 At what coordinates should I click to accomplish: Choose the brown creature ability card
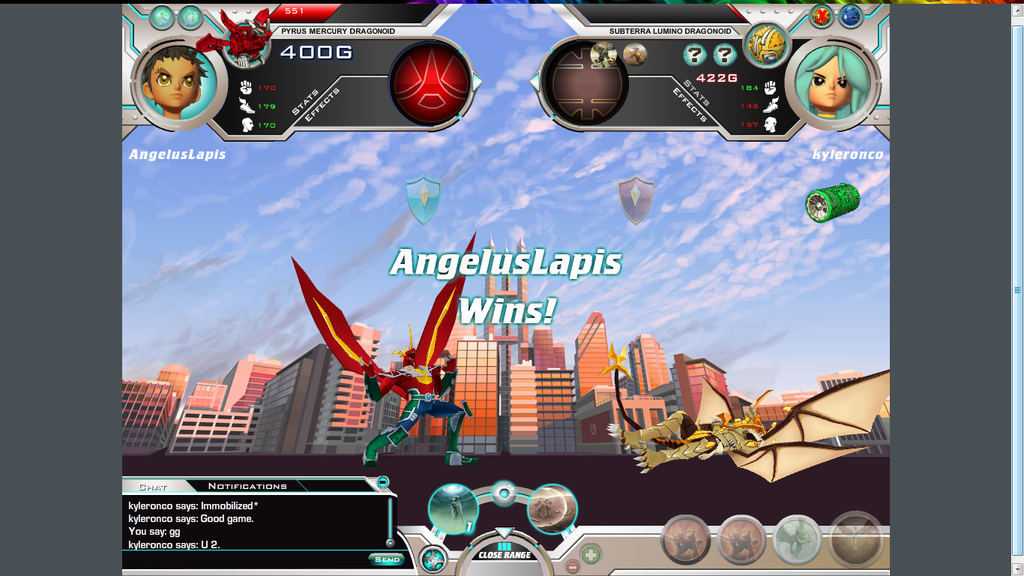point(551,508)
